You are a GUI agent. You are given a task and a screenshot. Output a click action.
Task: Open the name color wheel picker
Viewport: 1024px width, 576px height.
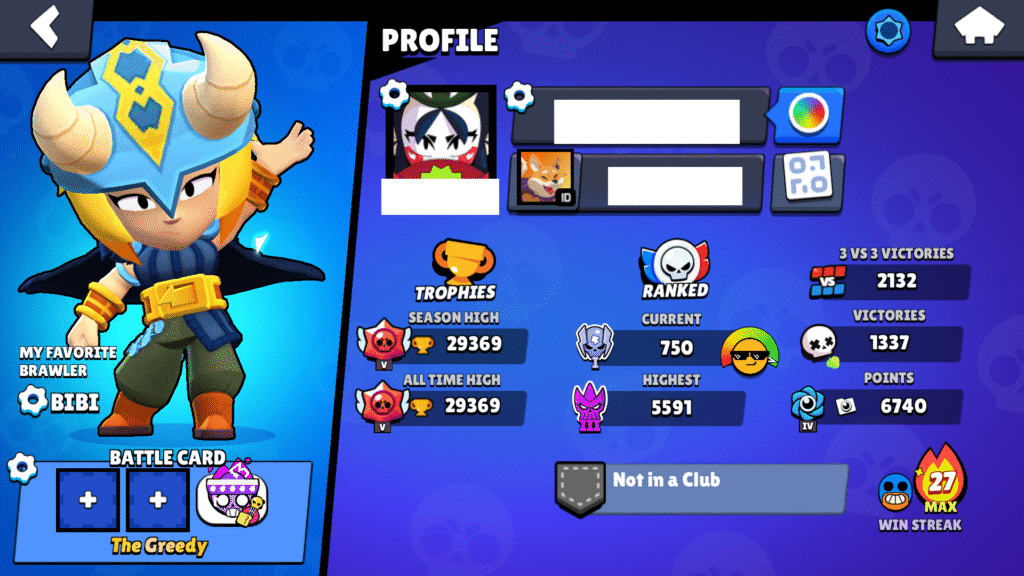pos(807,115)
